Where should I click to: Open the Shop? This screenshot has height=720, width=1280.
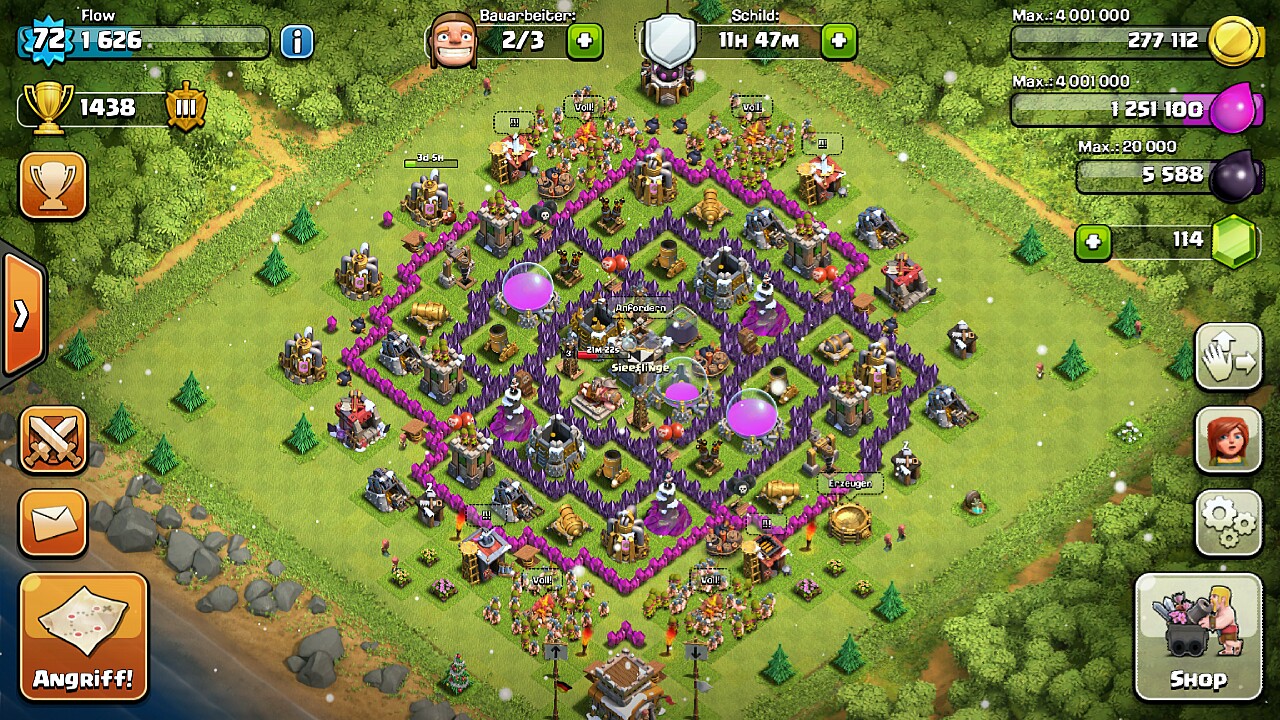click(x=1198, y=637)
